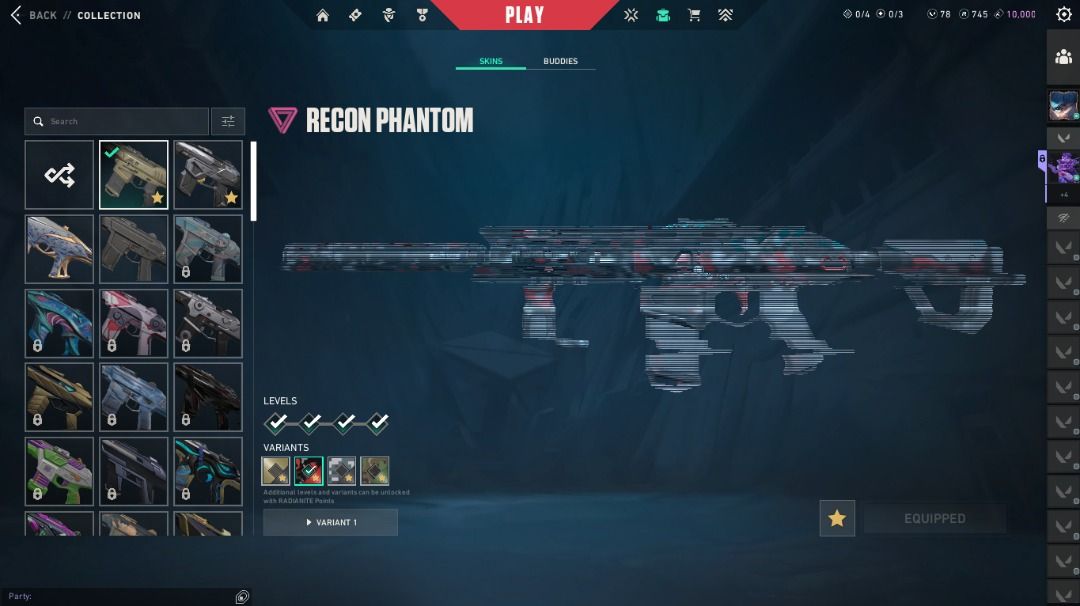Pick the pink and white locked skin
The image size is (1080, 606).
coord(134,323)
